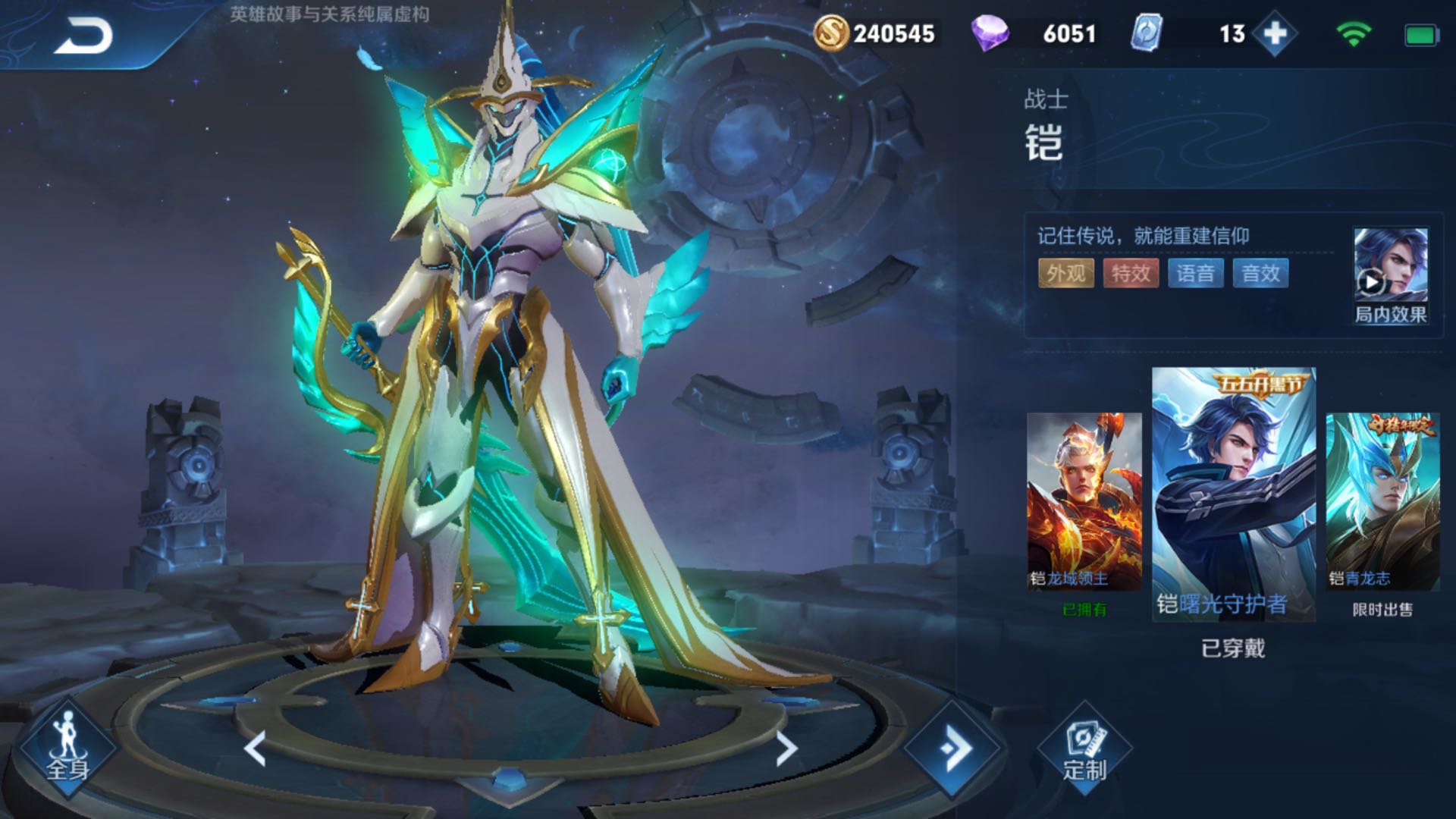The image size is (1456, 819).
Task: Play the 局内效果 in-game effect preview
Action: click(x=1390, y=275)
